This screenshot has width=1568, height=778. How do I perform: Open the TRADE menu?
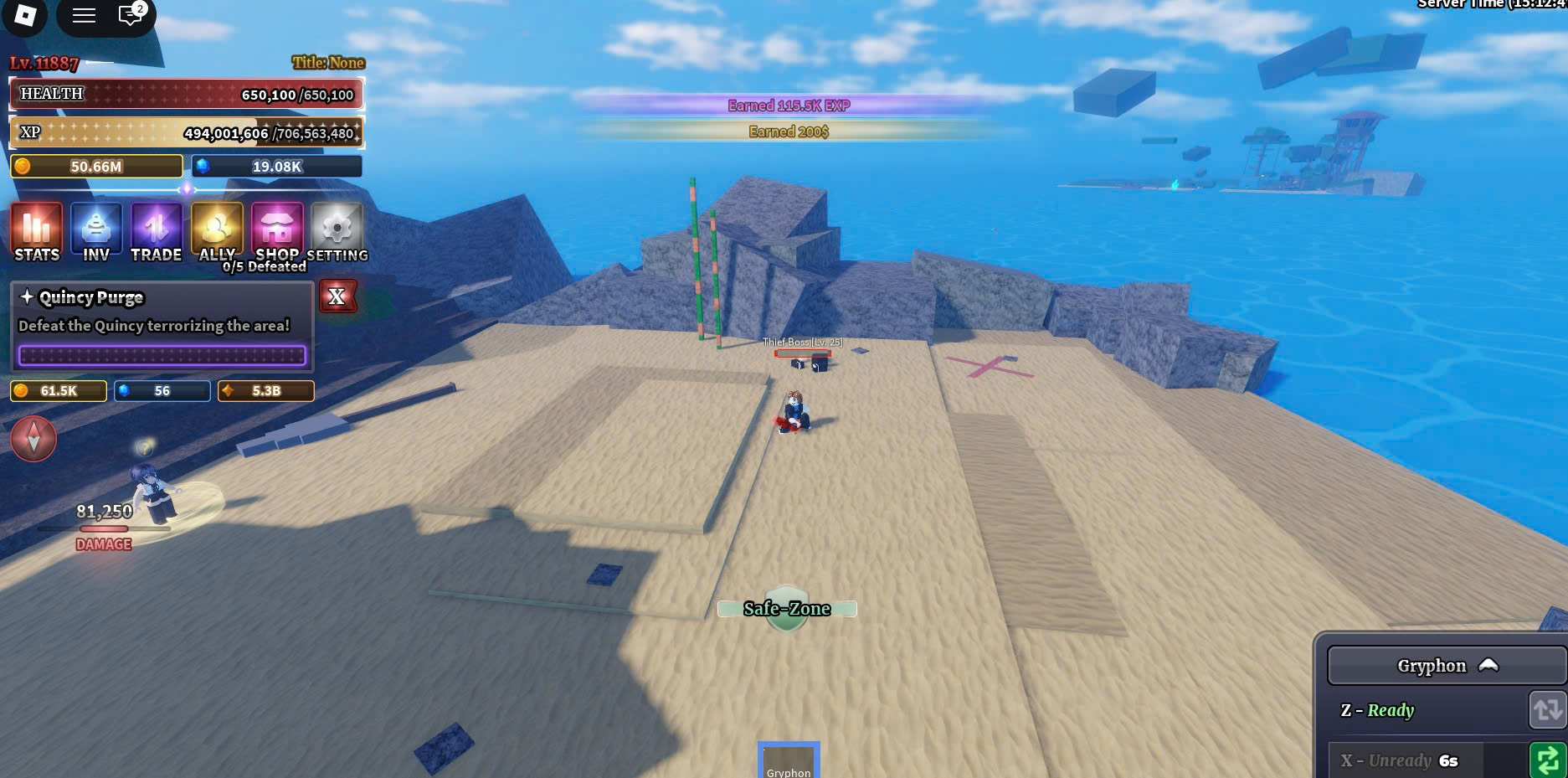point(157,231)
